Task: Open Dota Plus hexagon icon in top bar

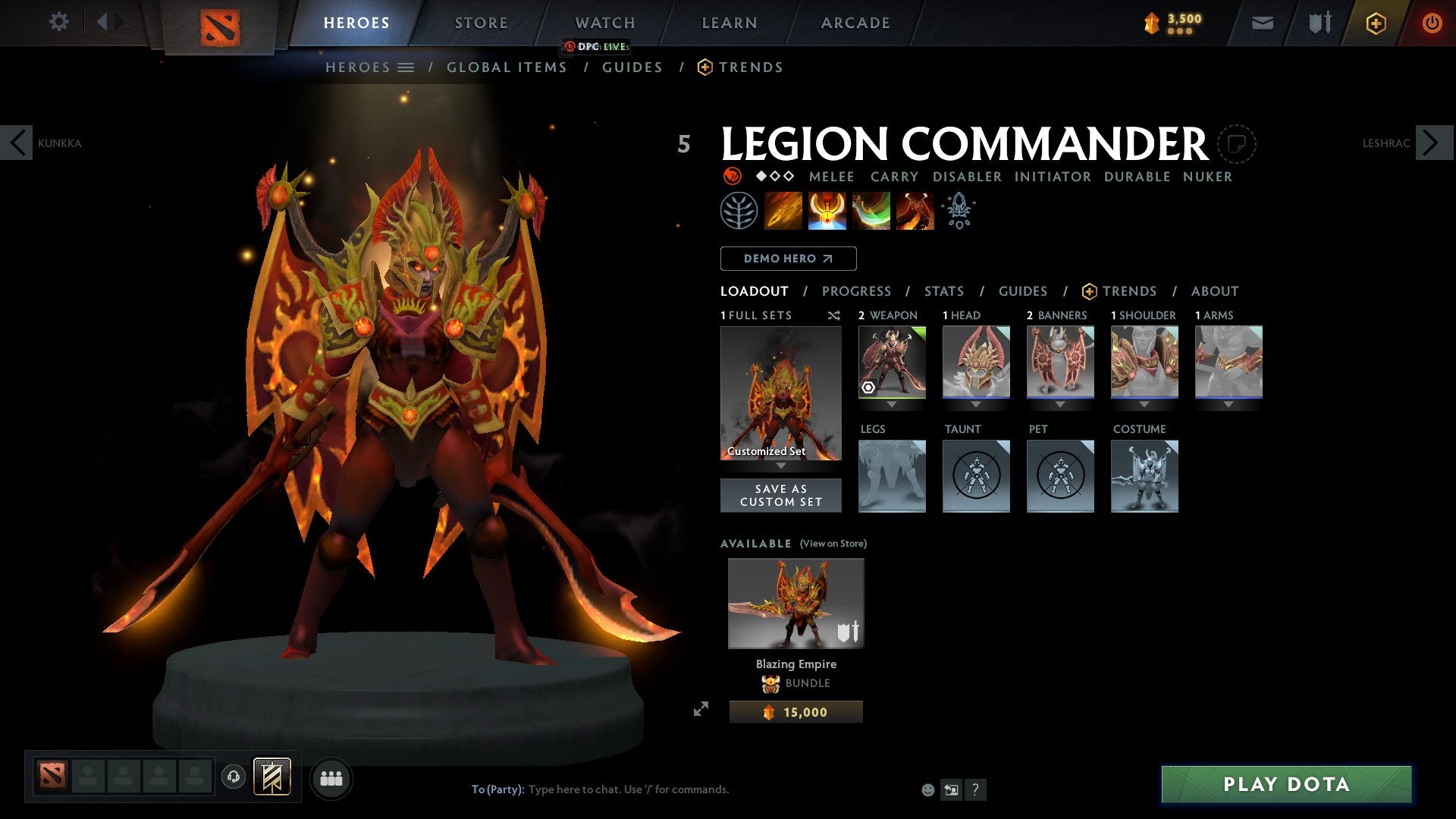Action: tap(1376, 23)
